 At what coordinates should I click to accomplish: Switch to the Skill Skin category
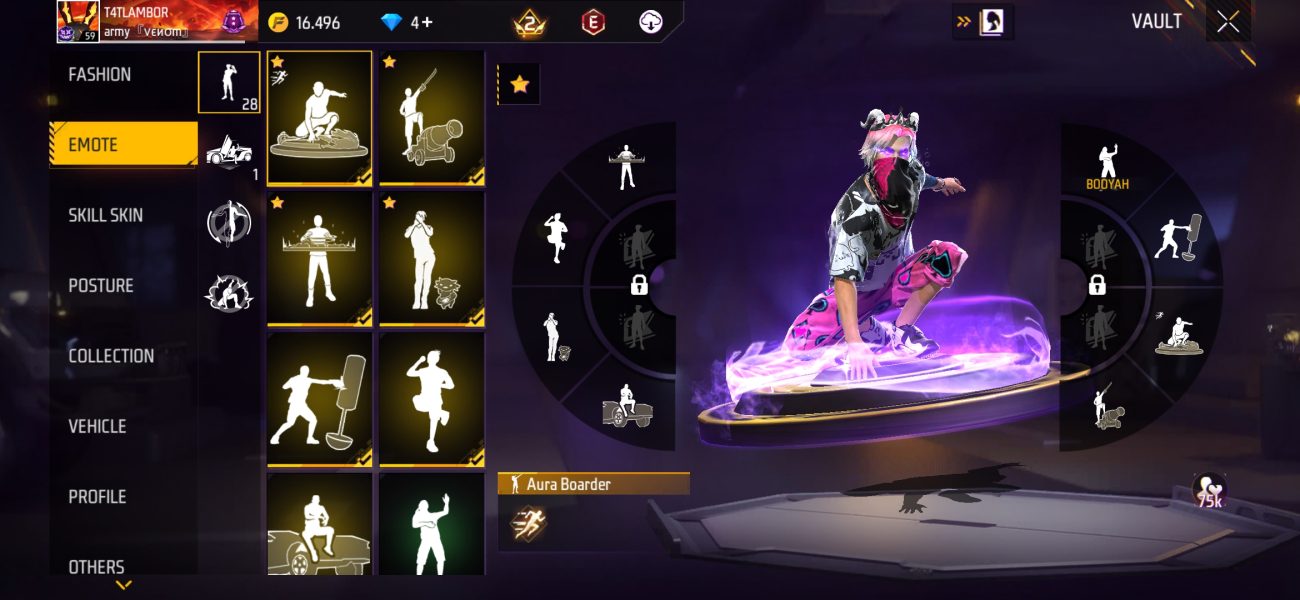click(x=105, y=215)
